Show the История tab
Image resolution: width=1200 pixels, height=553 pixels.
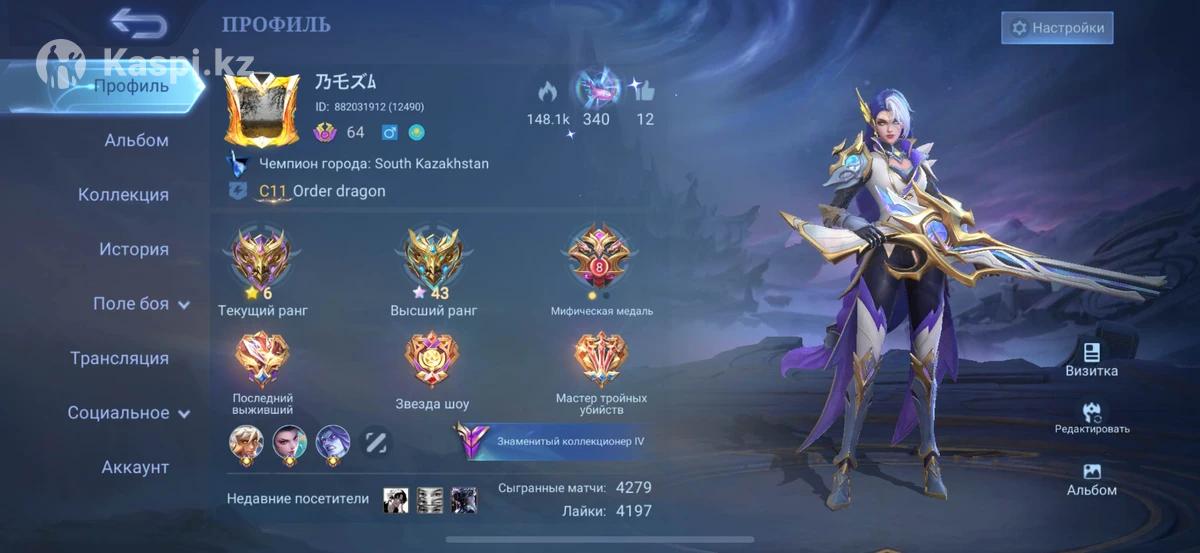pyautogui.click(x=133, y=249)
